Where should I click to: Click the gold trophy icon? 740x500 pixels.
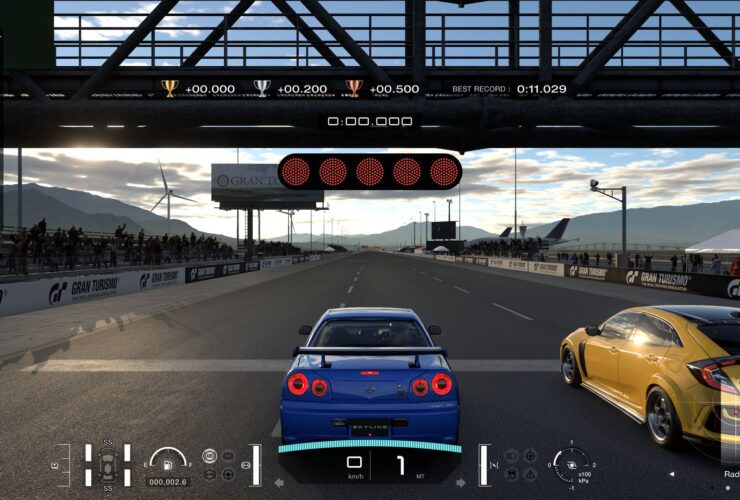pyautogui.click(x=170, y=88)
